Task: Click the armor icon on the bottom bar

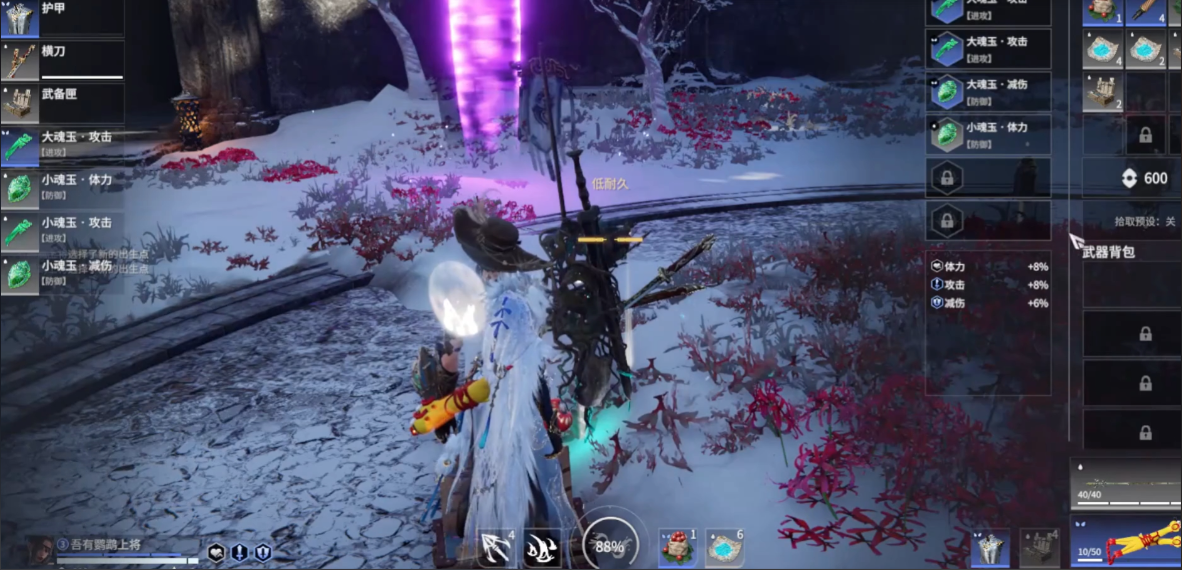Action: tap(989, 548)
